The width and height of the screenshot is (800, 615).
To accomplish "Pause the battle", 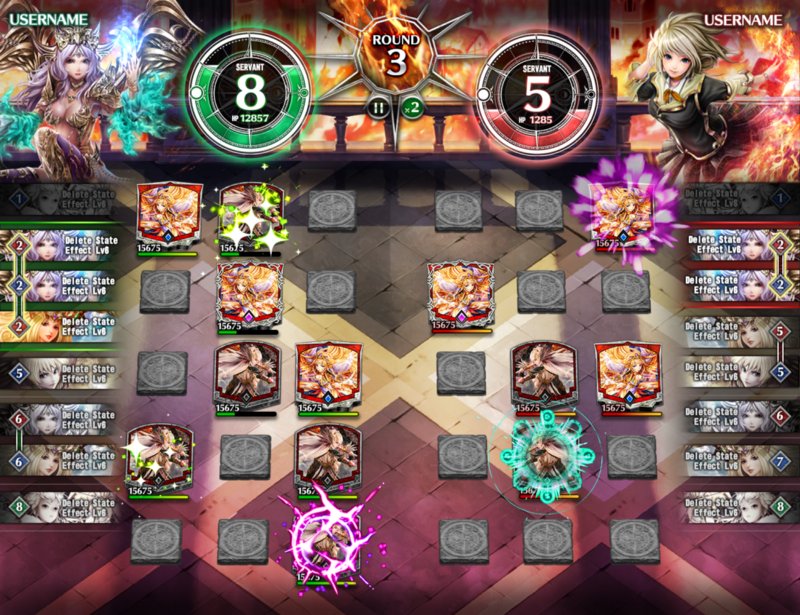I will point(379,107).
